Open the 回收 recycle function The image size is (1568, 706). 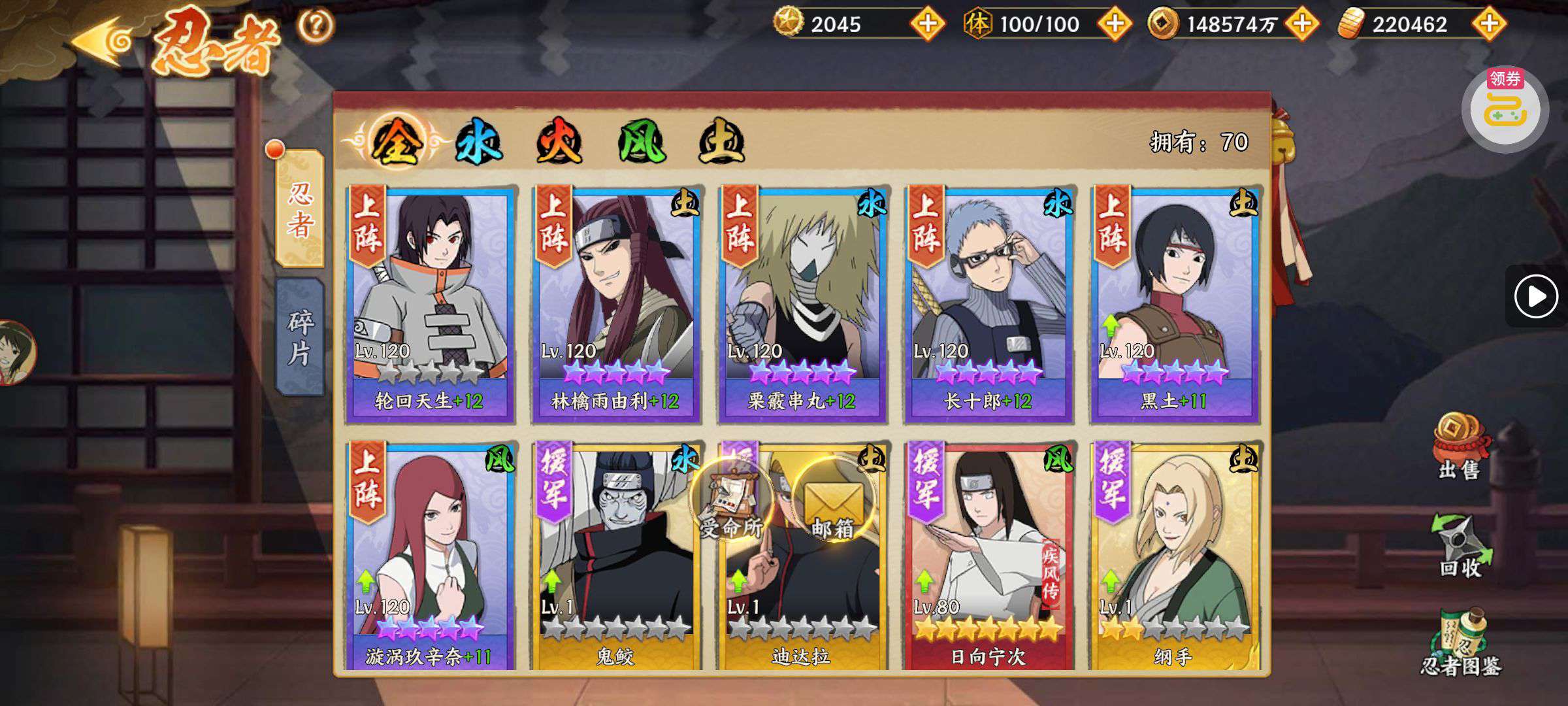click(1461, 546)
